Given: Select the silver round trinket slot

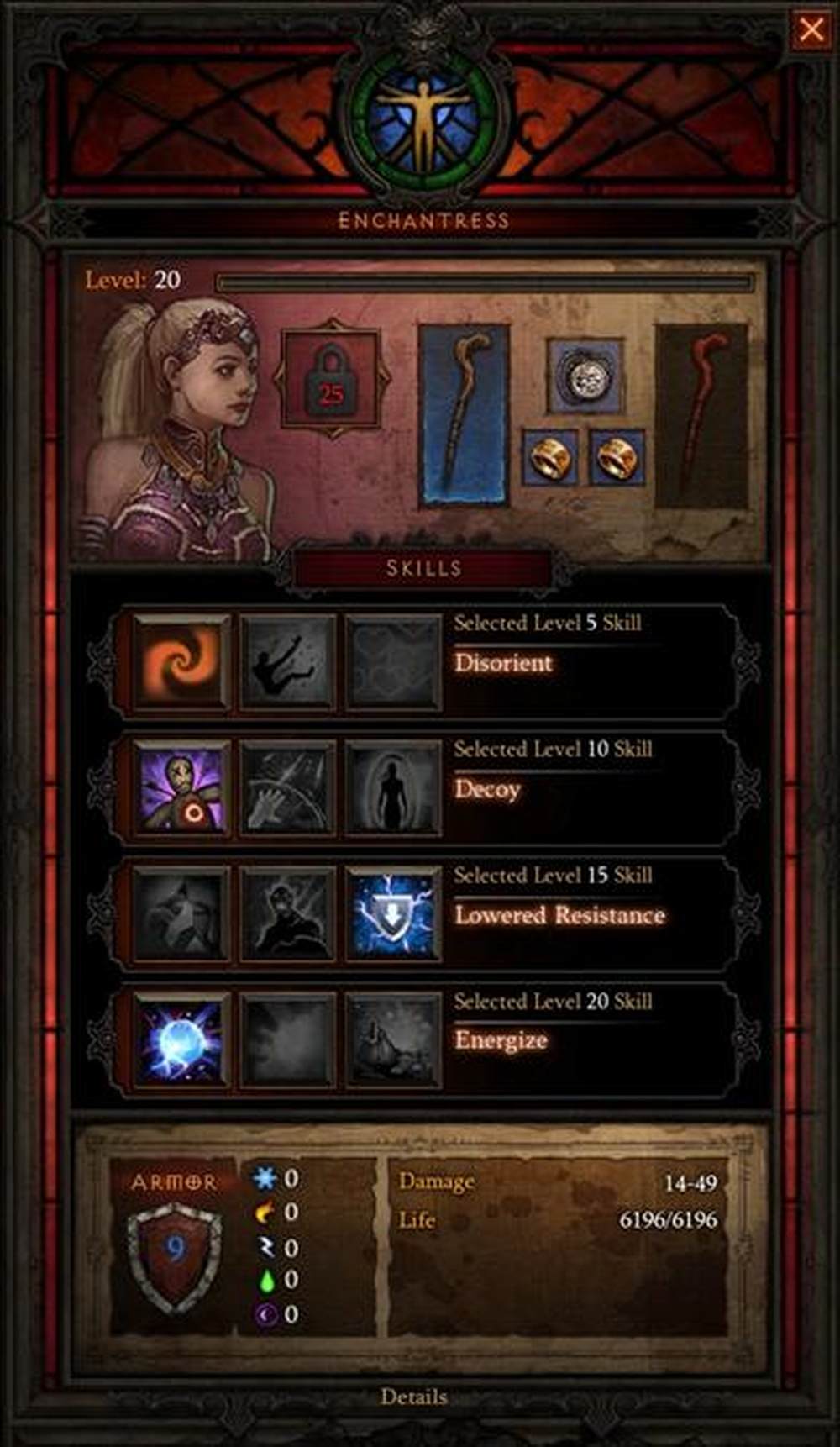Looking at the screenshot, I should [585, 376].
